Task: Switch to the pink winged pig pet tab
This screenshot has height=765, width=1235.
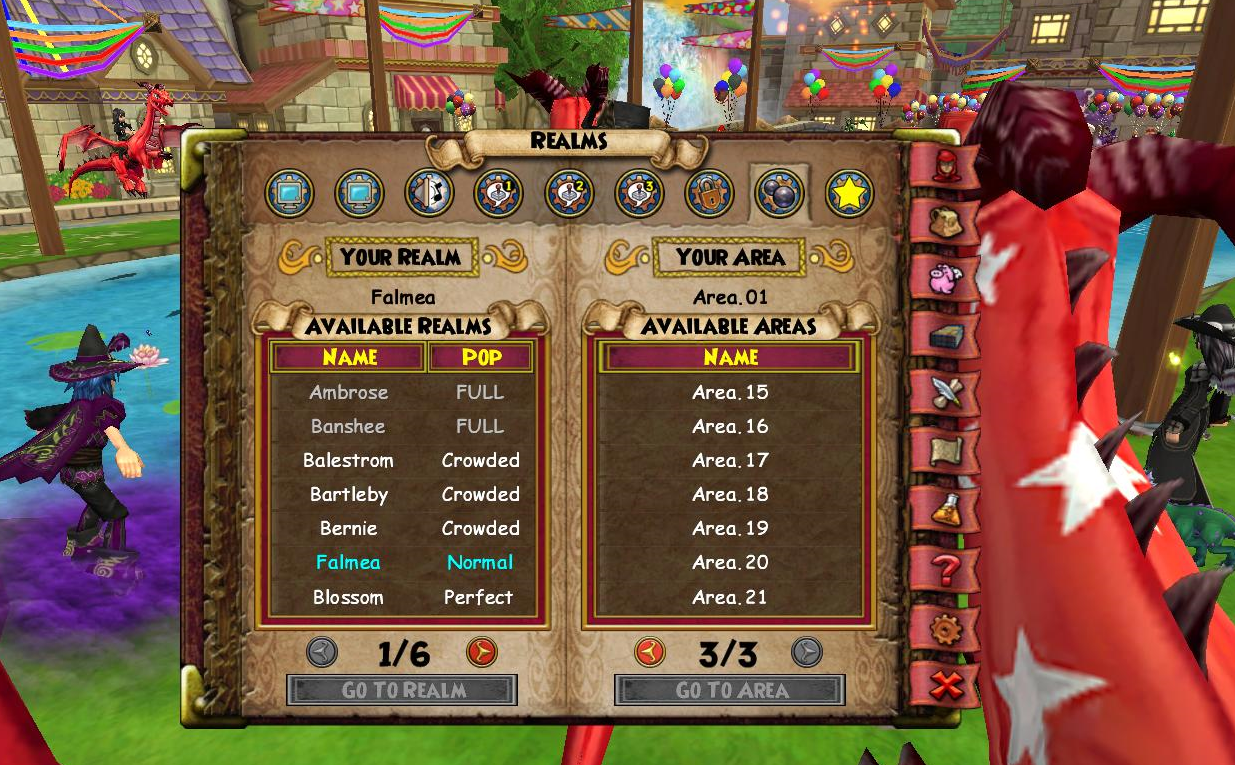Action: (944, 278)
